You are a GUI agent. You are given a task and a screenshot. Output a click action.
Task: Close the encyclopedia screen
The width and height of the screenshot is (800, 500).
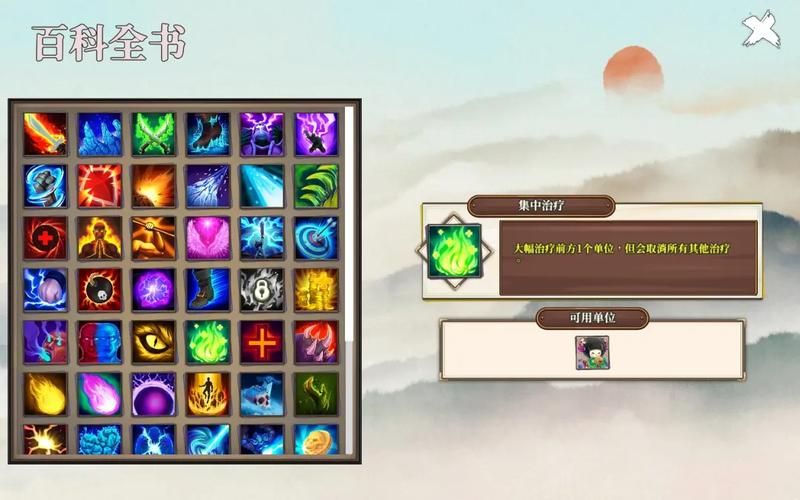point(760,28)
